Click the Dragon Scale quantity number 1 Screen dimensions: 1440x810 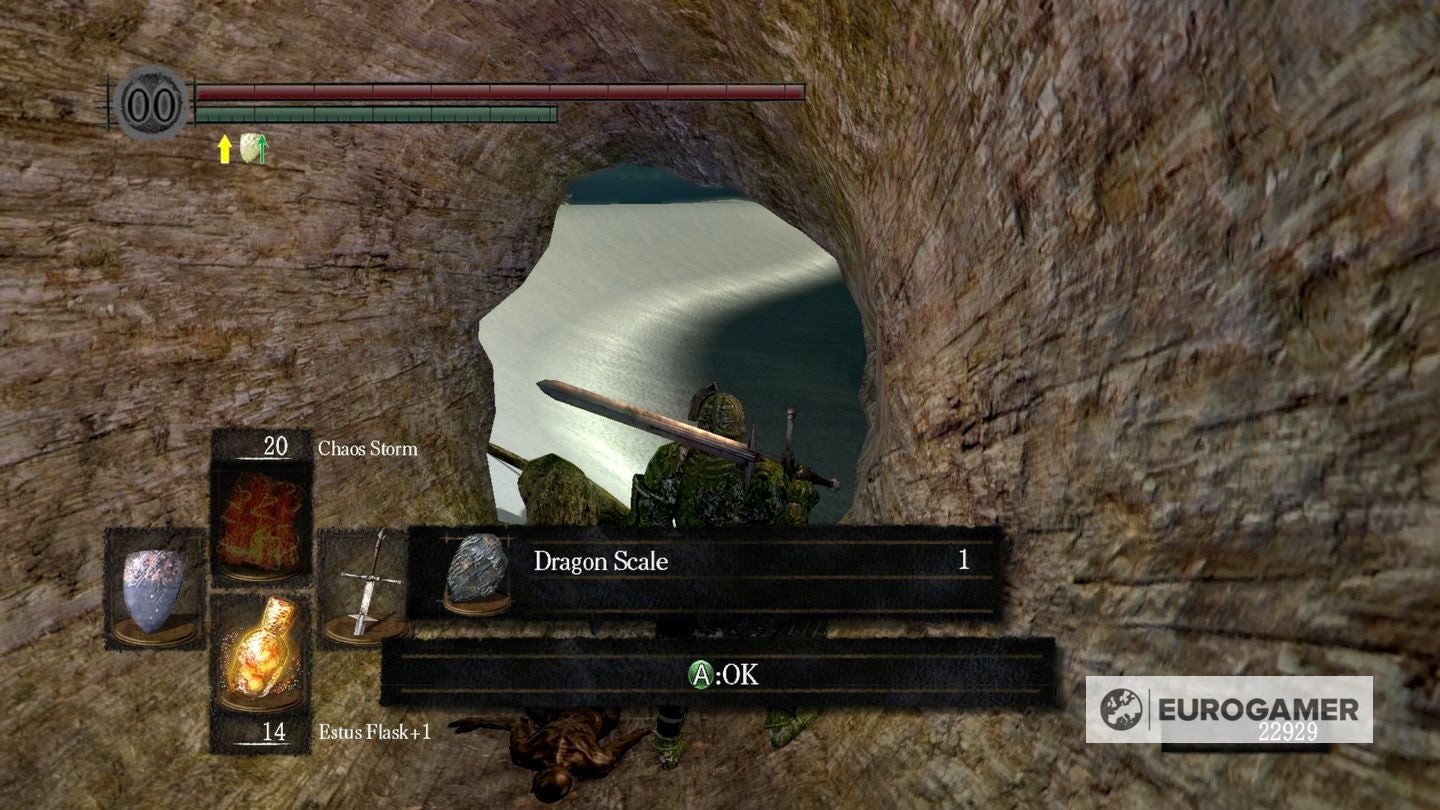coord(963,562)
